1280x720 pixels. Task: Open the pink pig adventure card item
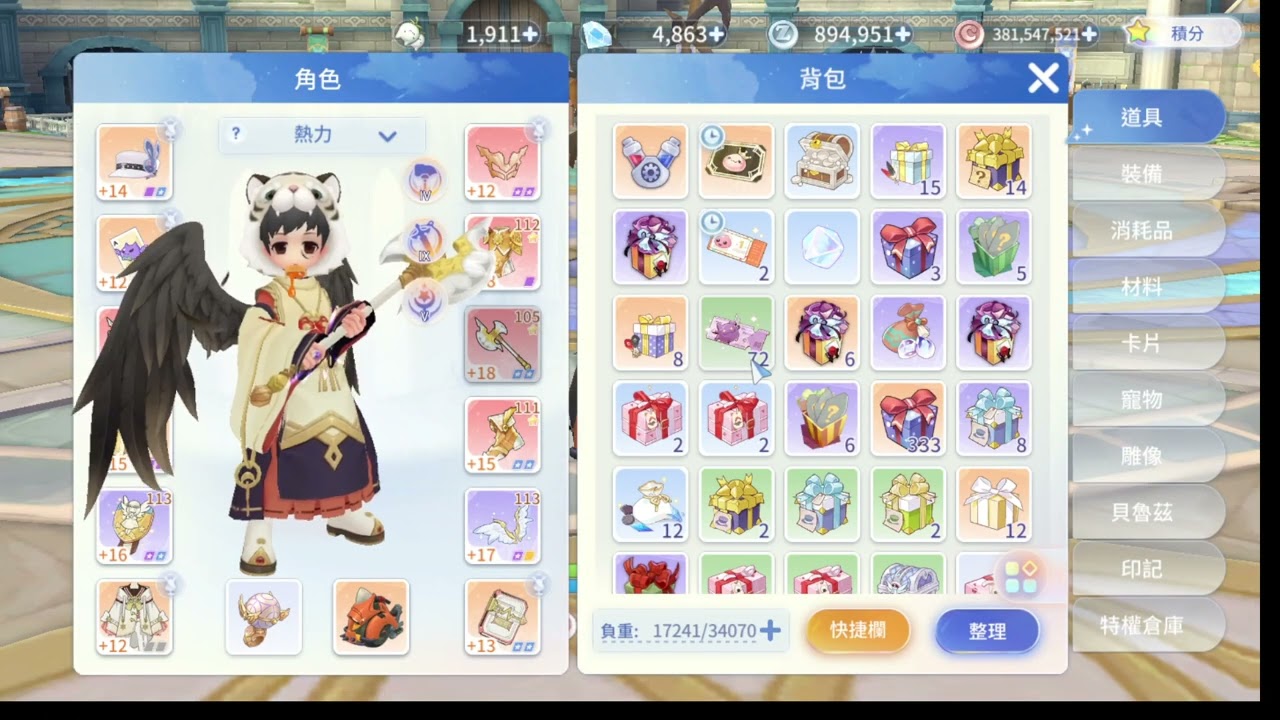click(x=736, y=161)
